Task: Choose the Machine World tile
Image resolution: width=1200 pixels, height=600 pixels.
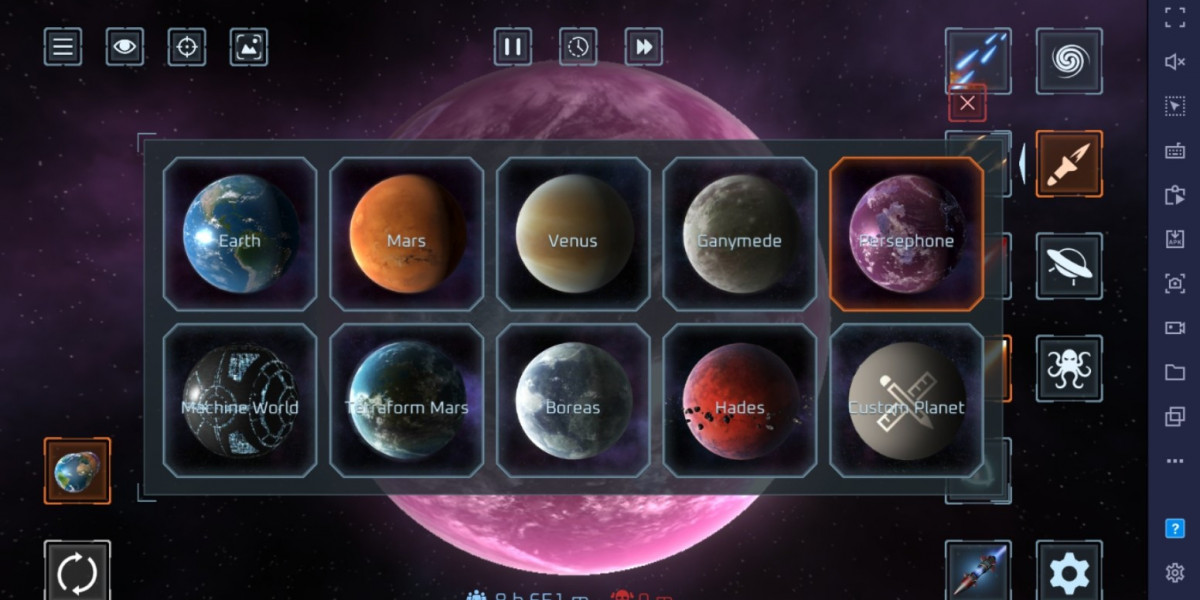Action: click(240, 400)
